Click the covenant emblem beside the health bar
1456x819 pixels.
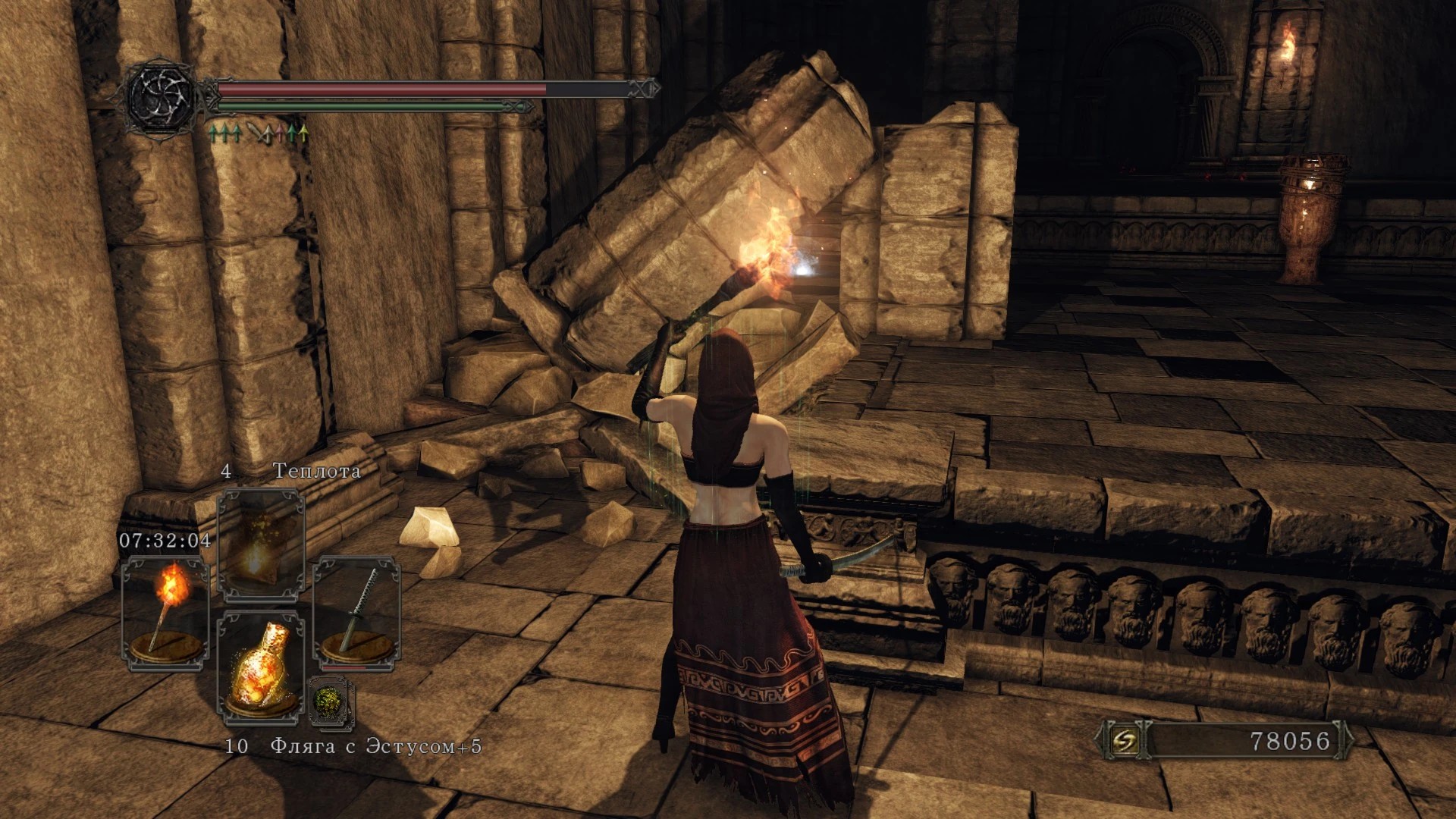point(162,98)
